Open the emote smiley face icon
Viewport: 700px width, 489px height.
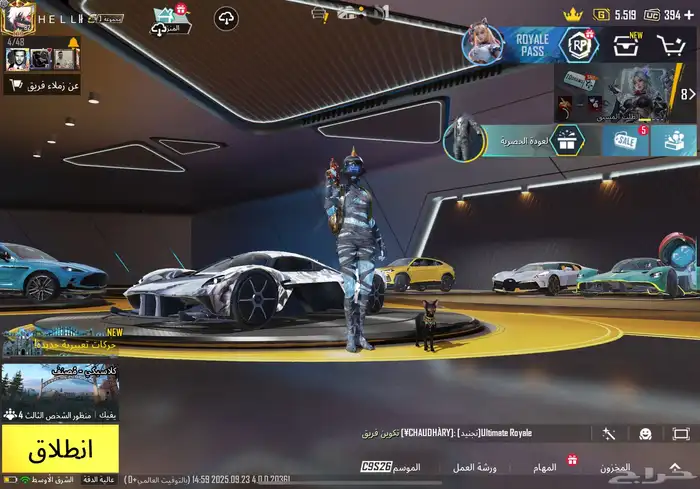646,434
